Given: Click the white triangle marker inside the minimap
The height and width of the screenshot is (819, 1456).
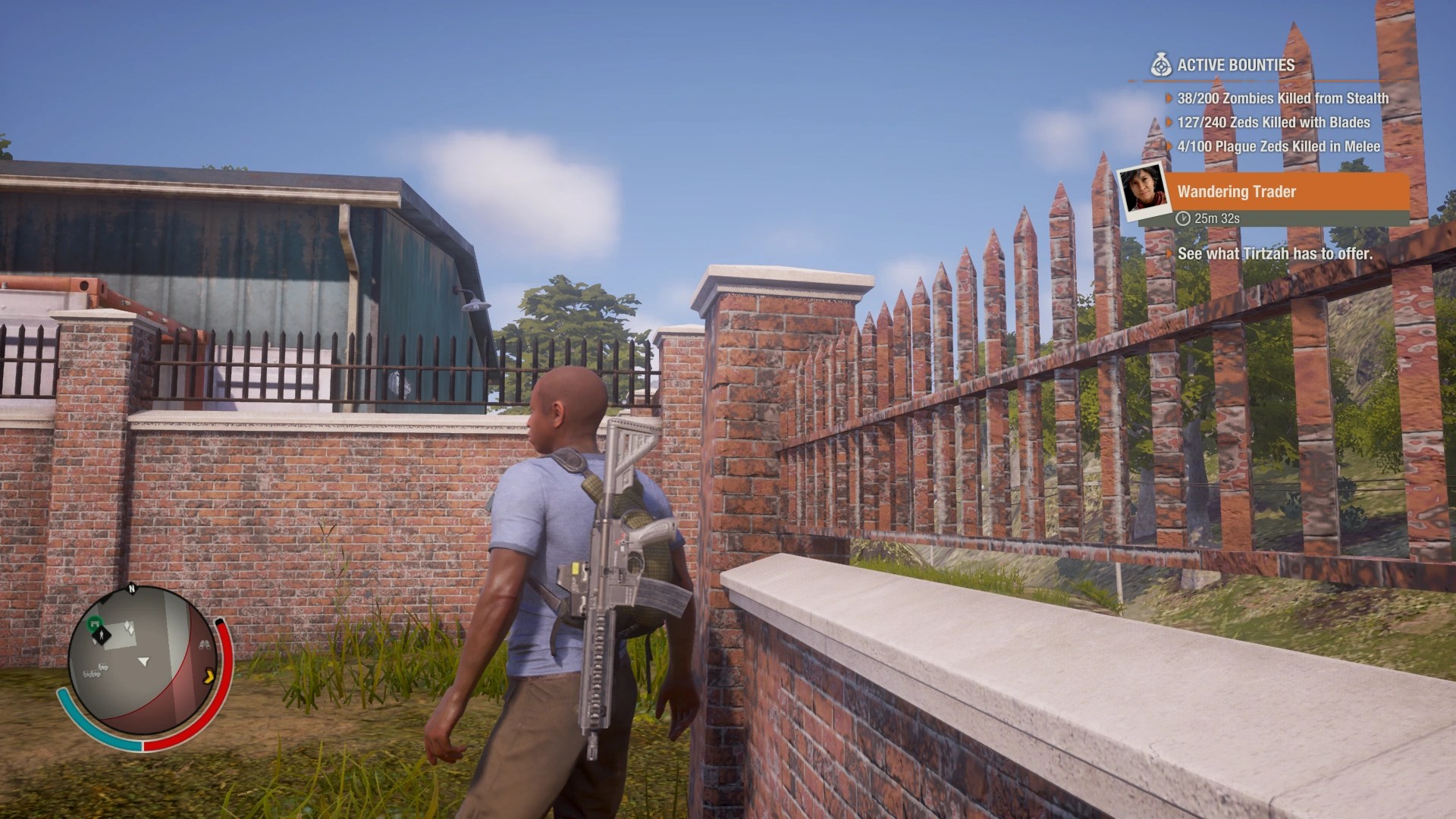Looking at the screenshot, I should (x=143, y=661).
